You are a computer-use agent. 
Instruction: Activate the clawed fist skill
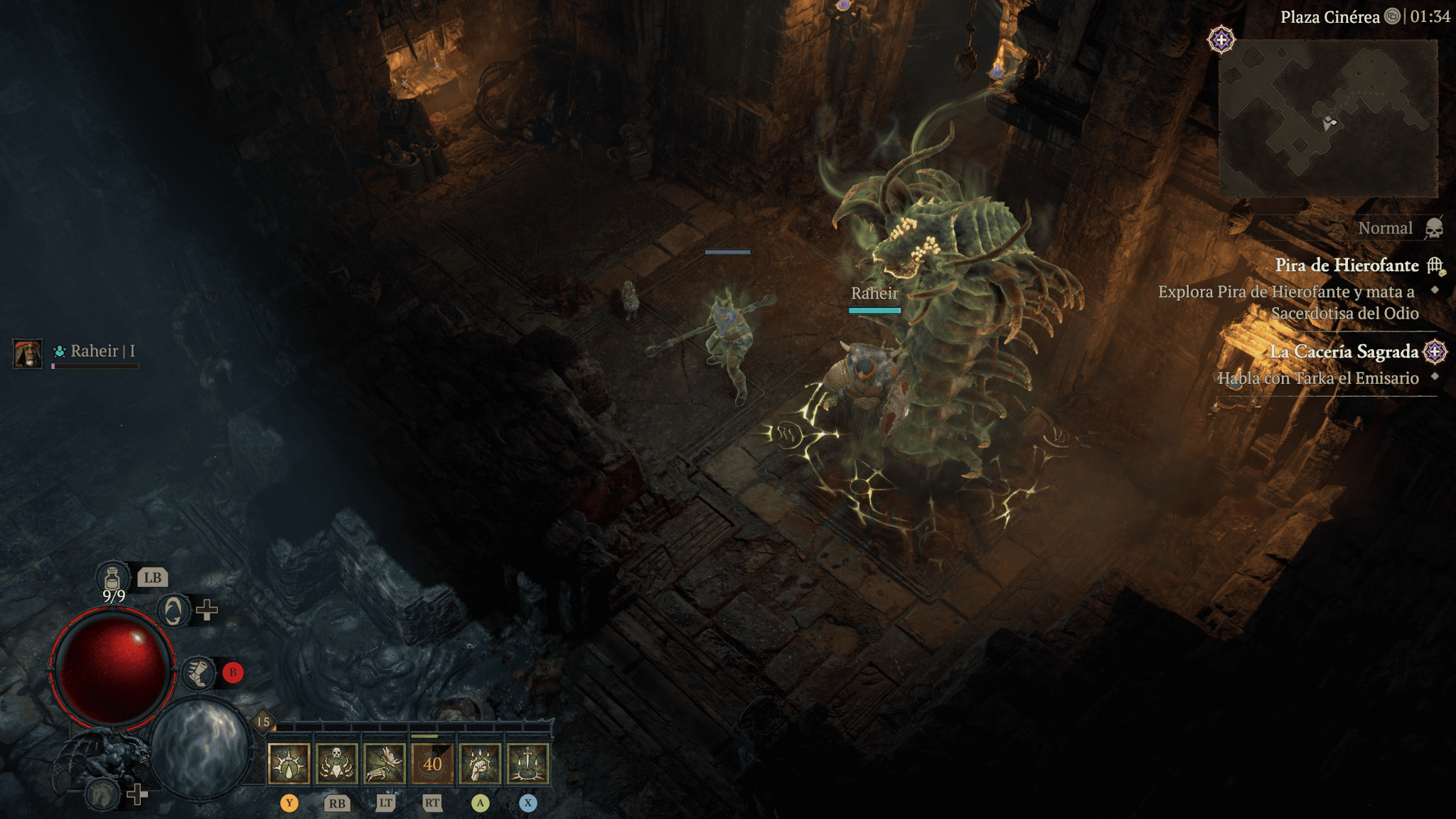pyautogui.click(x=480, y=764)
